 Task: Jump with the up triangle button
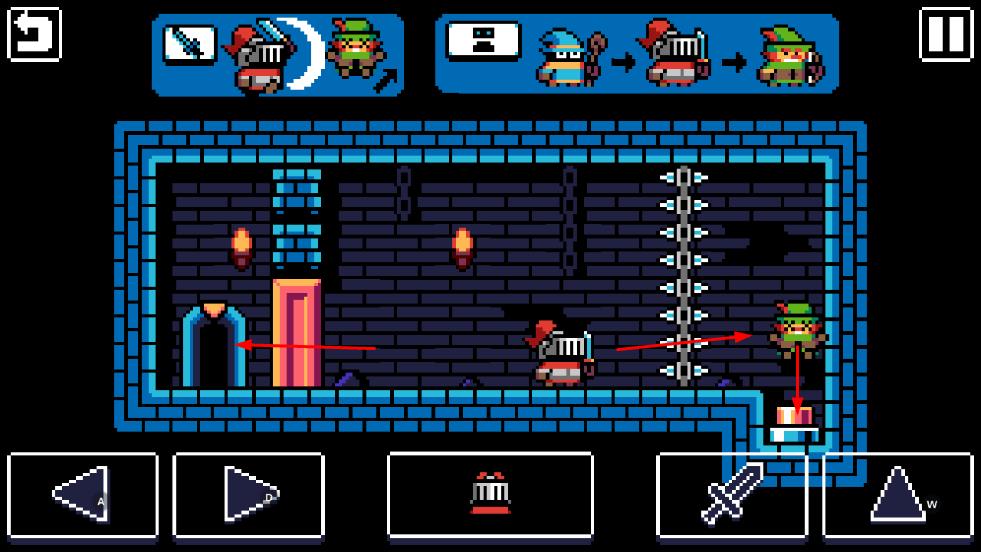tap(897, 494)
